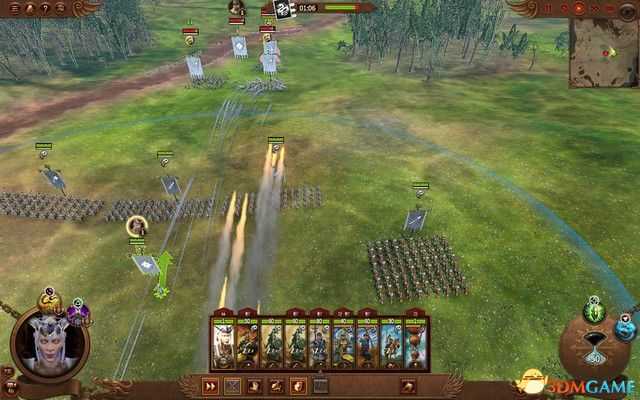Image resolution: width=640 pixels, height=400 pixels.
Task: Select the white-haired lord unit card
Action: (x=222, y=343)
